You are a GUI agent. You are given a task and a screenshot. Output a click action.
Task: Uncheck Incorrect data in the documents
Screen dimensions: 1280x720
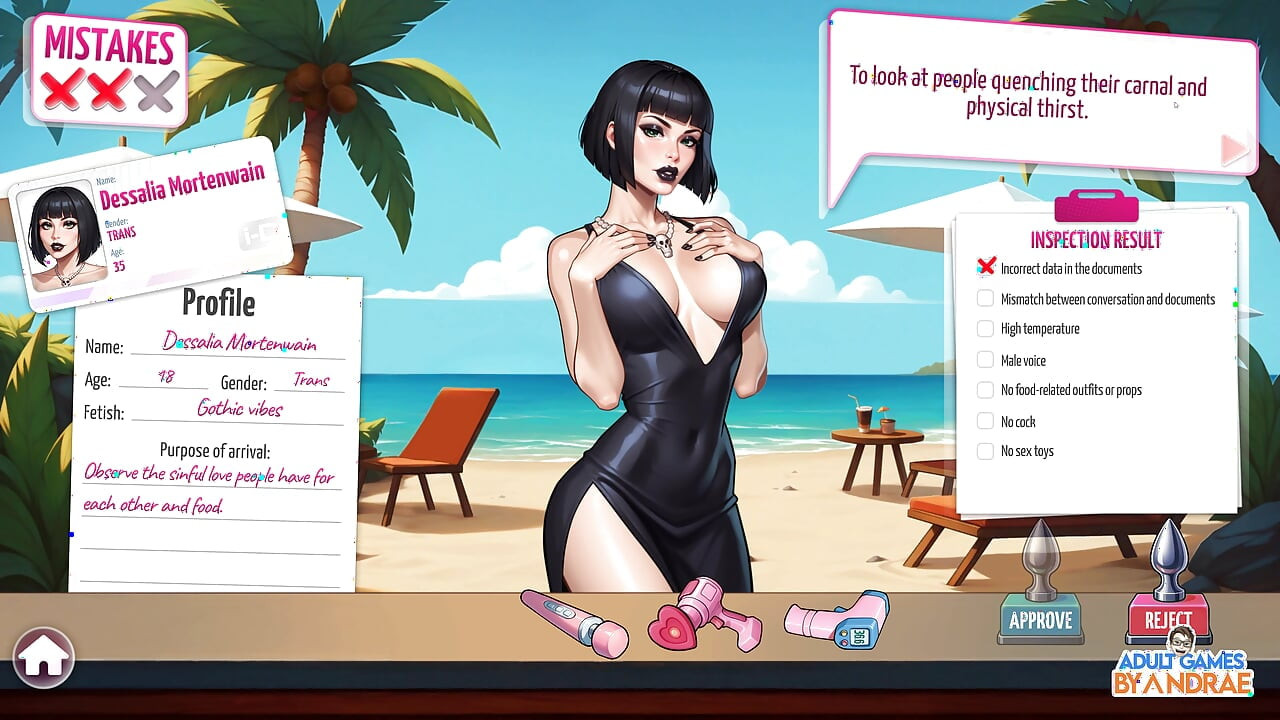tap(986, 267)
